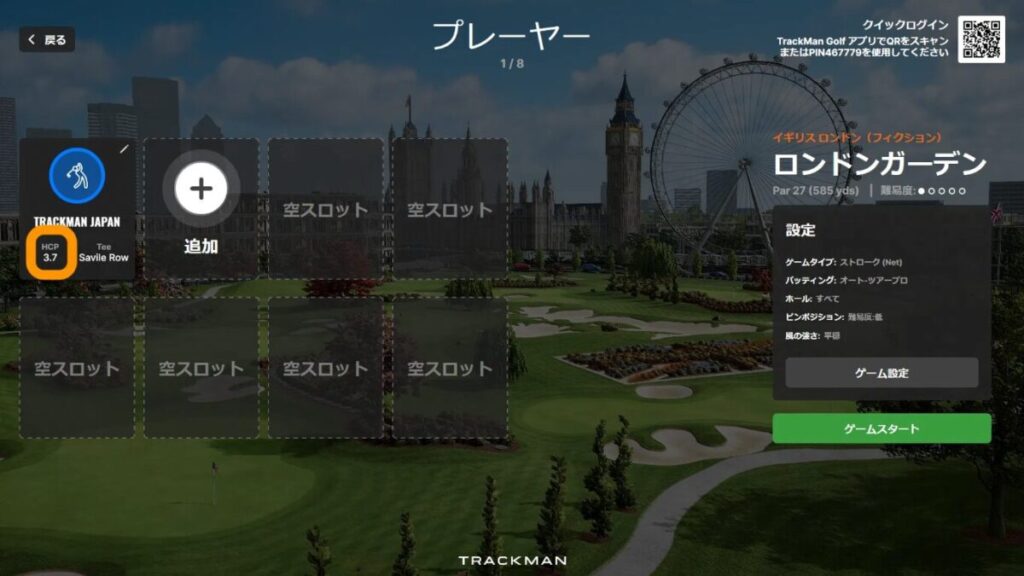Go back with the 戻る button
This screenshot has width=1024, height=576.
[47, 40]
